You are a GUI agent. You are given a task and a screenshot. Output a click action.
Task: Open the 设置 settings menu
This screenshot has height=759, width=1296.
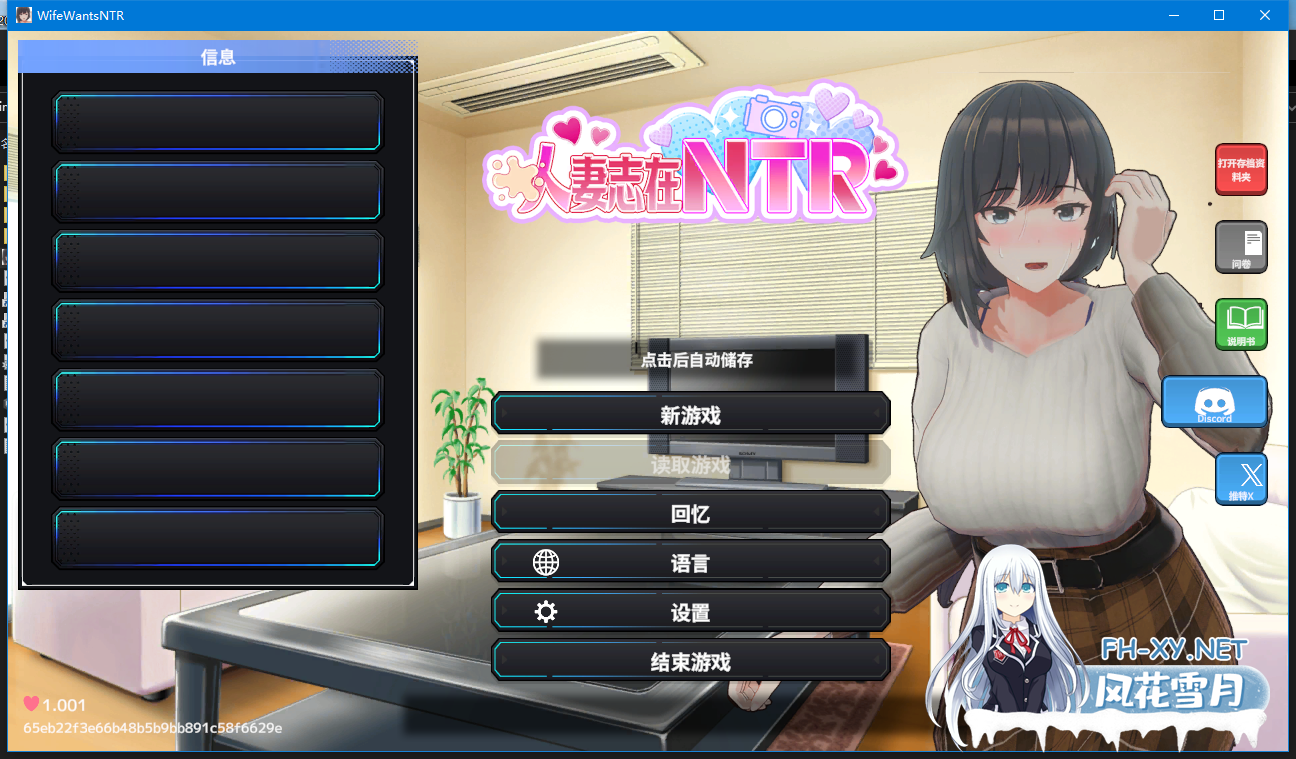coord(690,612)
